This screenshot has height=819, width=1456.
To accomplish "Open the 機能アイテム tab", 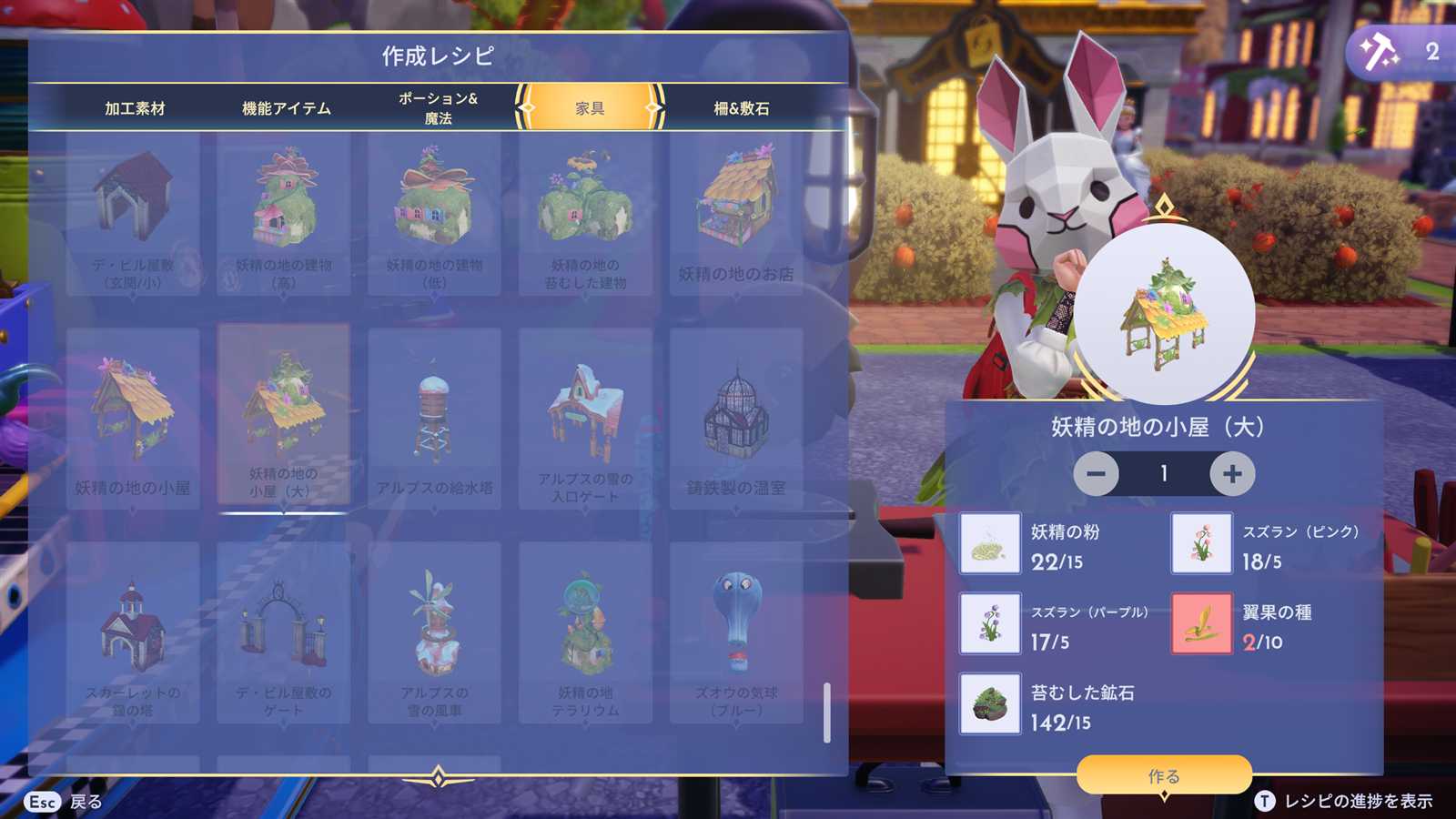I will 287,108.
